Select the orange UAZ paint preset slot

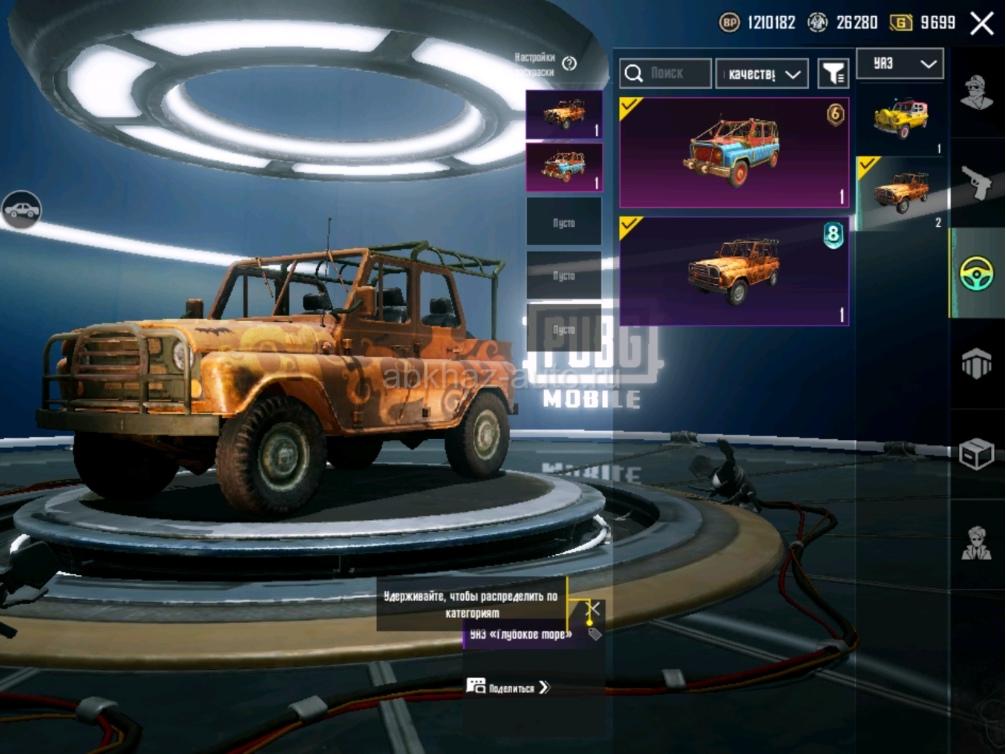564,114
